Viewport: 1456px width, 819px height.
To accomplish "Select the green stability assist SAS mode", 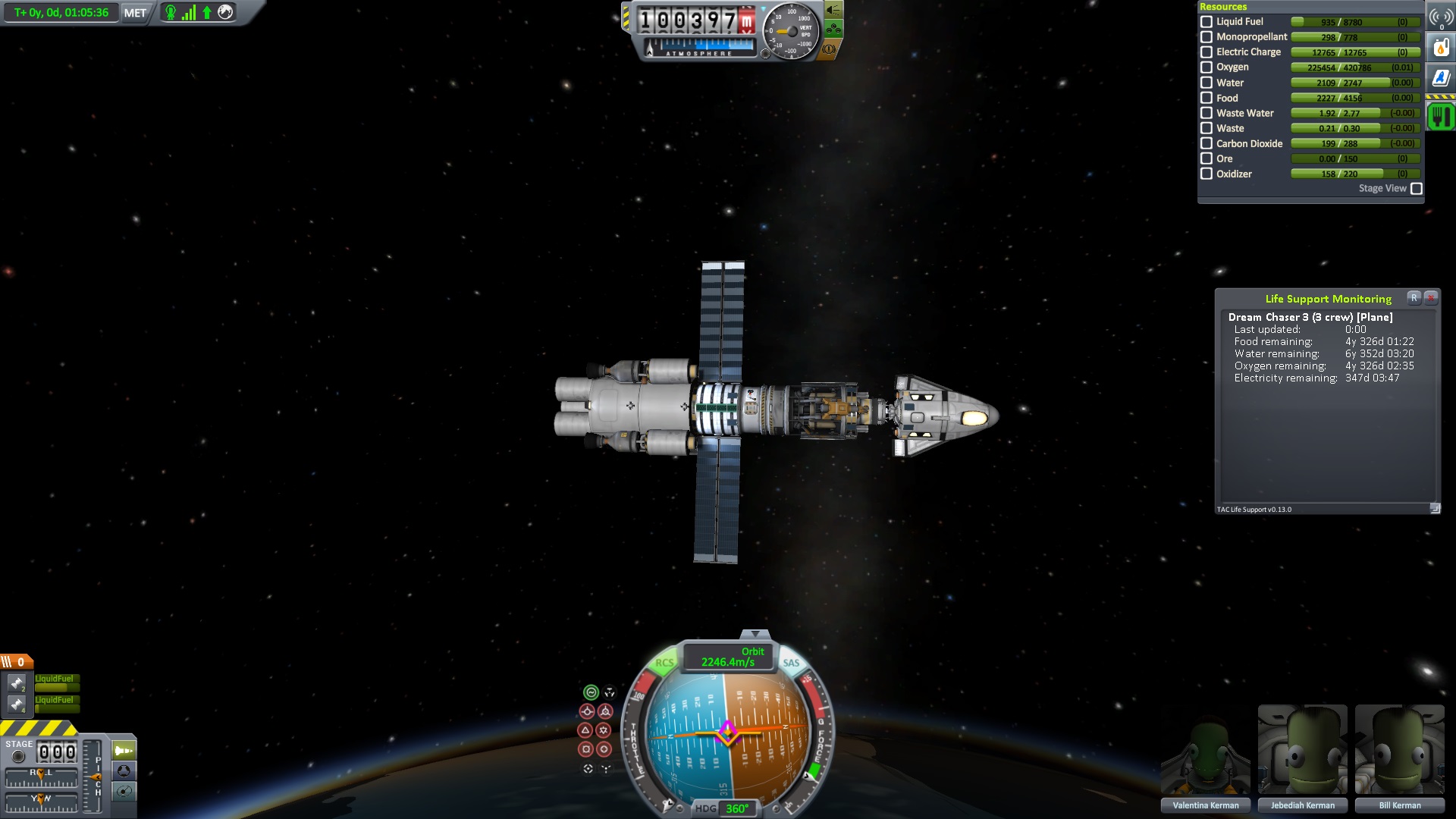I will 591,692.
